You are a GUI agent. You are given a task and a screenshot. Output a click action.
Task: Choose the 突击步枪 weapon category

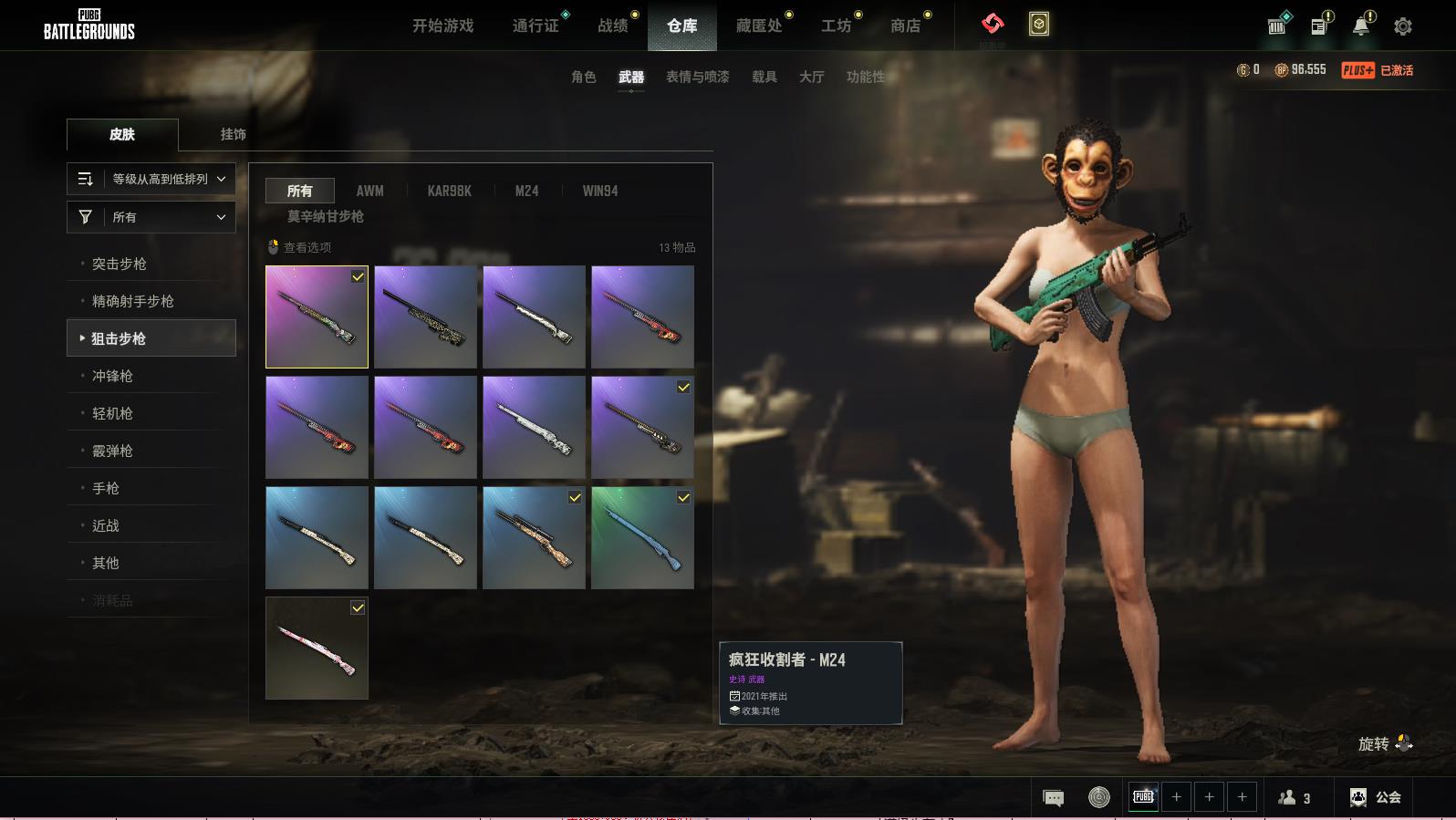[120, 264]
